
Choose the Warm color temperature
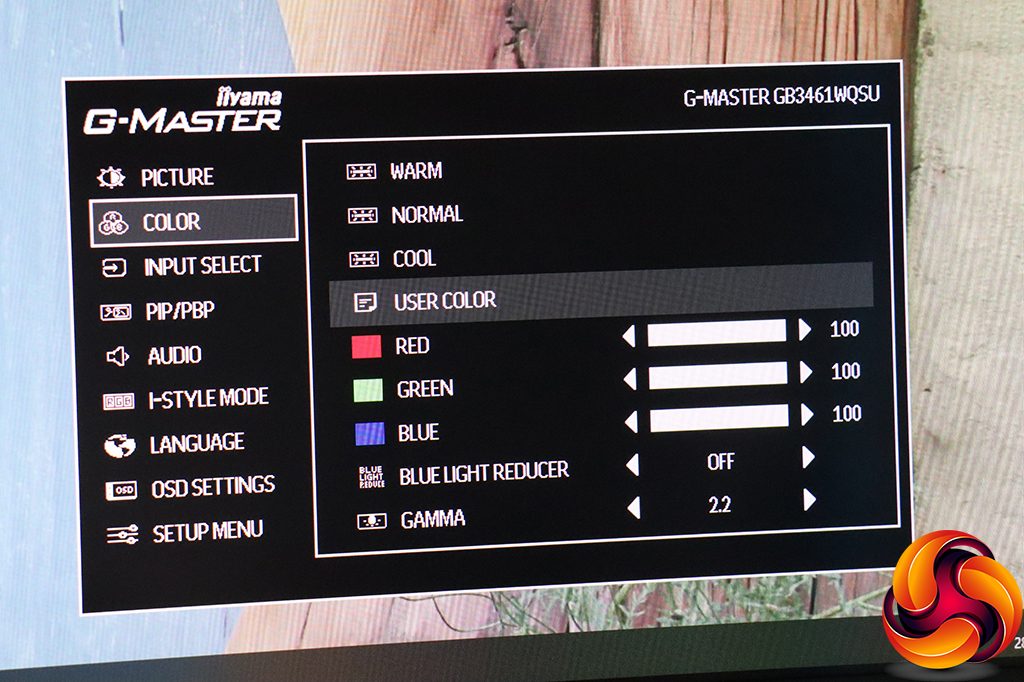[x=416, y=171]
